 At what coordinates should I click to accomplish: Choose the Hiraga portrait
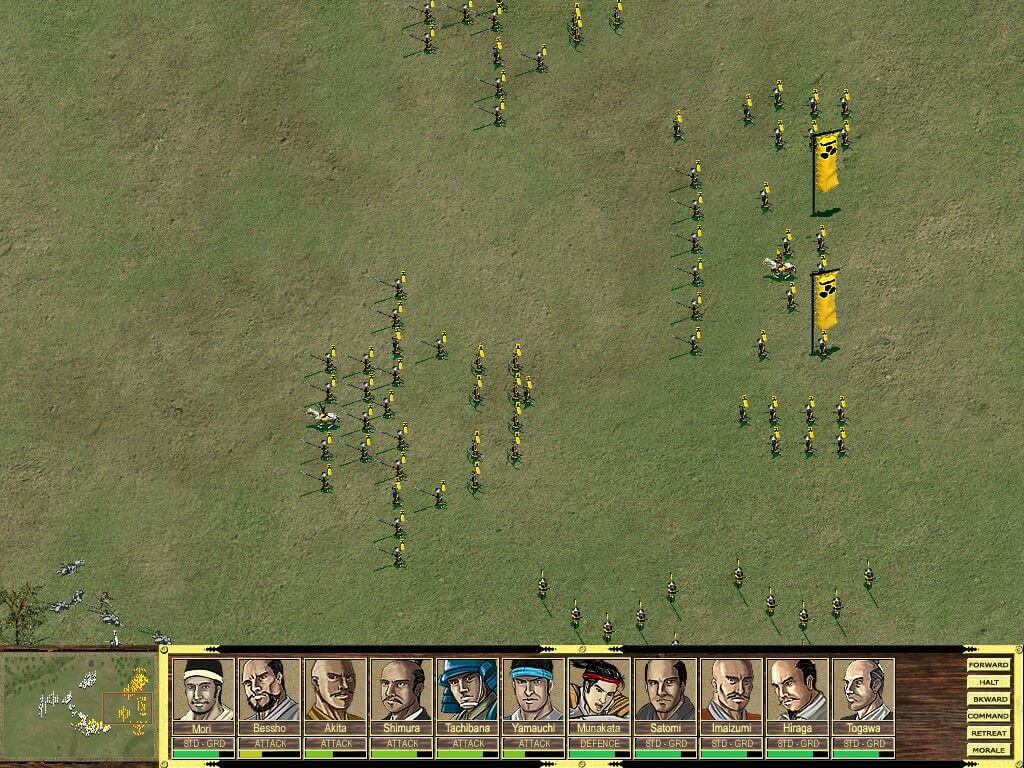797,689
